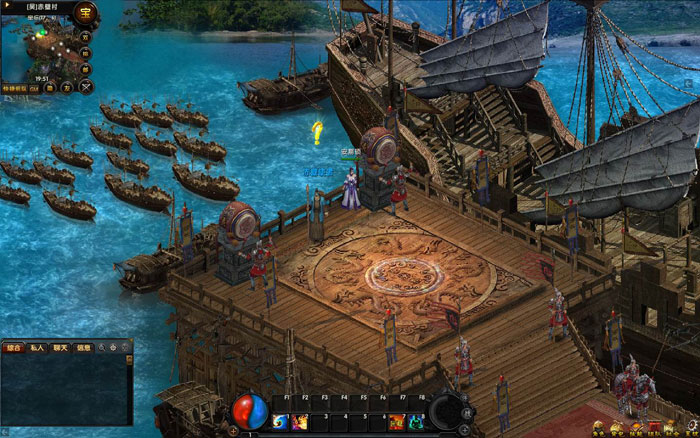Viewport: 700px width, 438px height.
Task: Switch to the 综合 chat tab
Action: 14,349
